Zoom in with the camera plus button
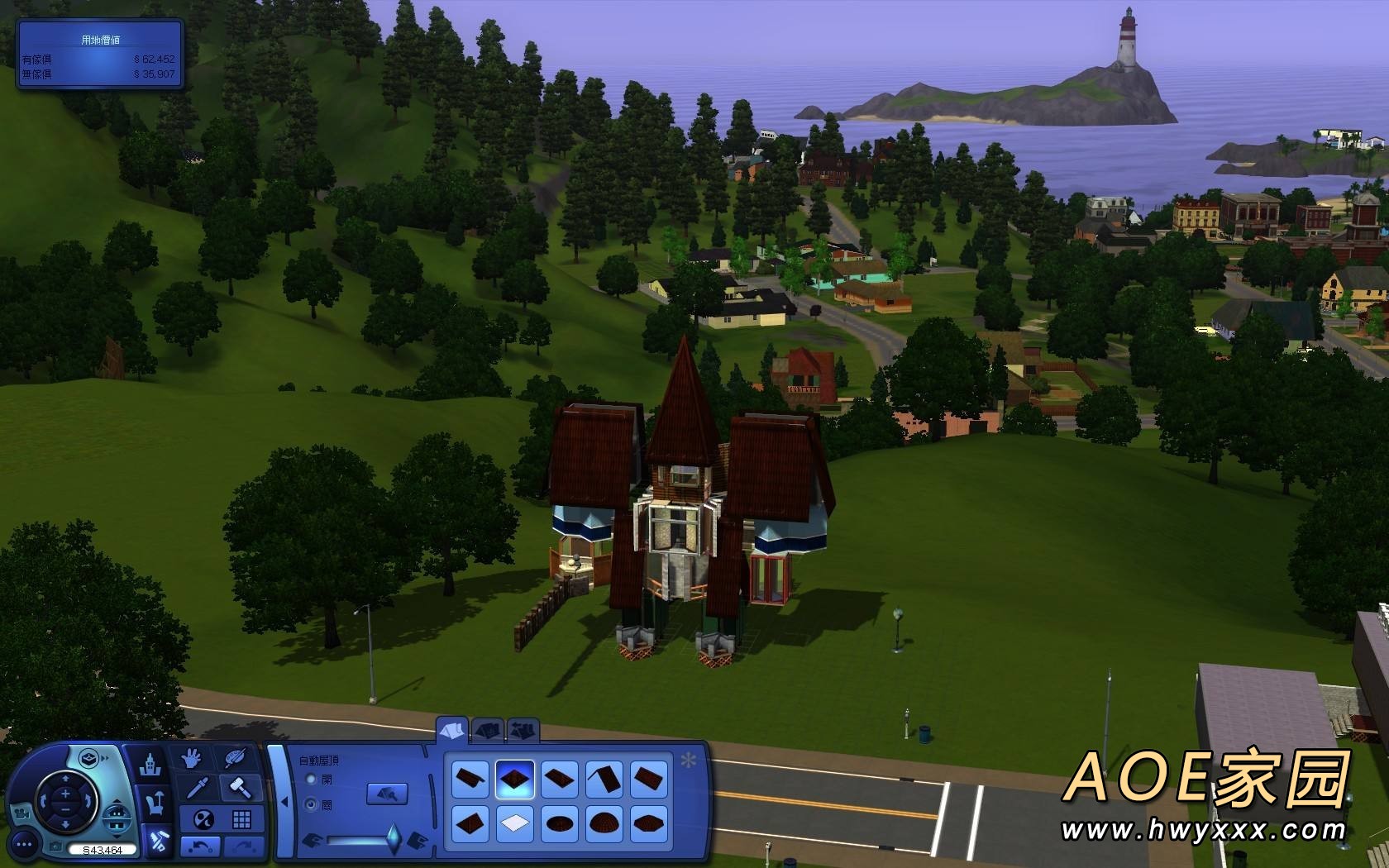 click(x=65, y=794)
